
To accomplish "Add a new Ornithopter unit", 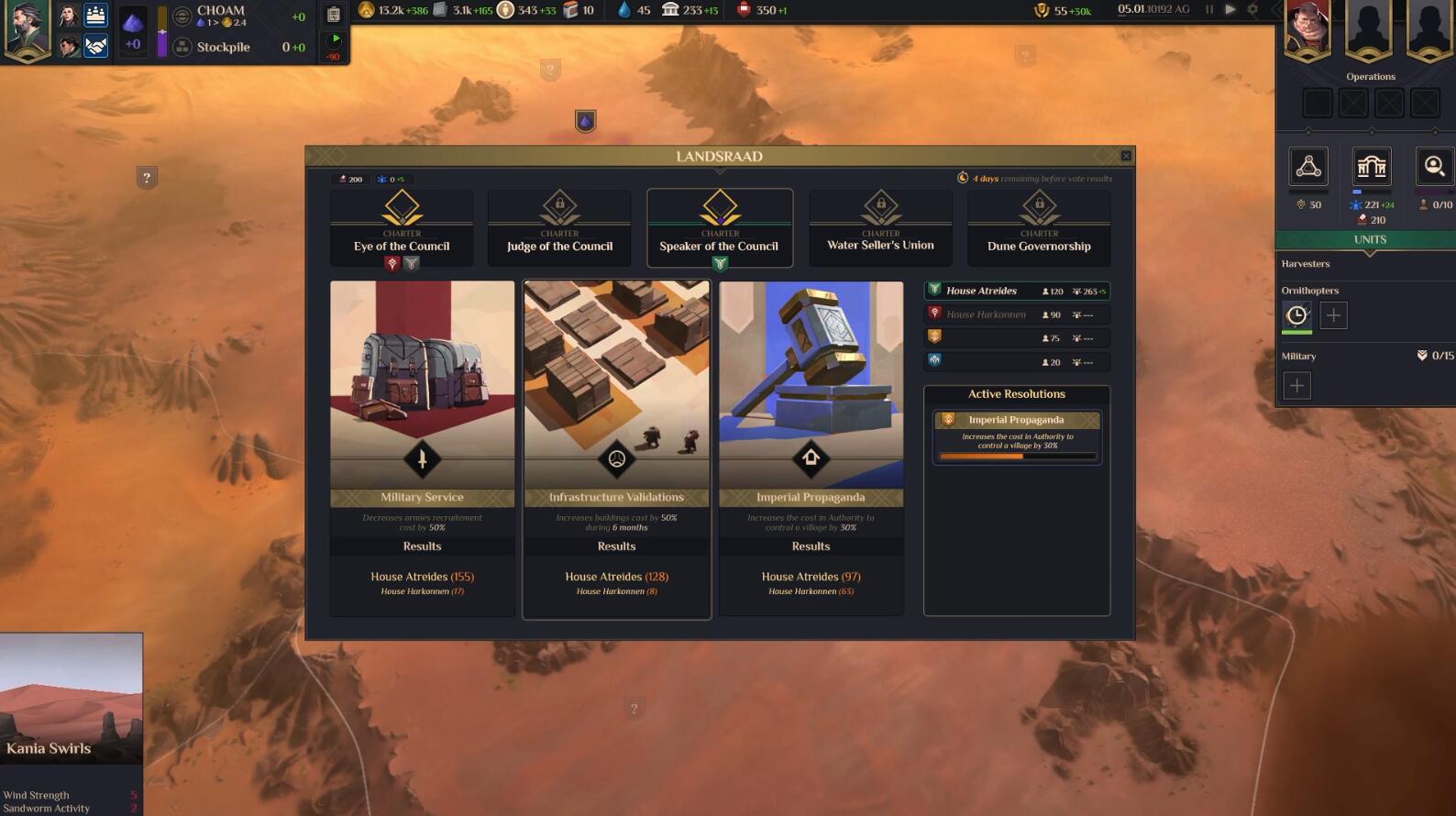I will (1333, 315).
